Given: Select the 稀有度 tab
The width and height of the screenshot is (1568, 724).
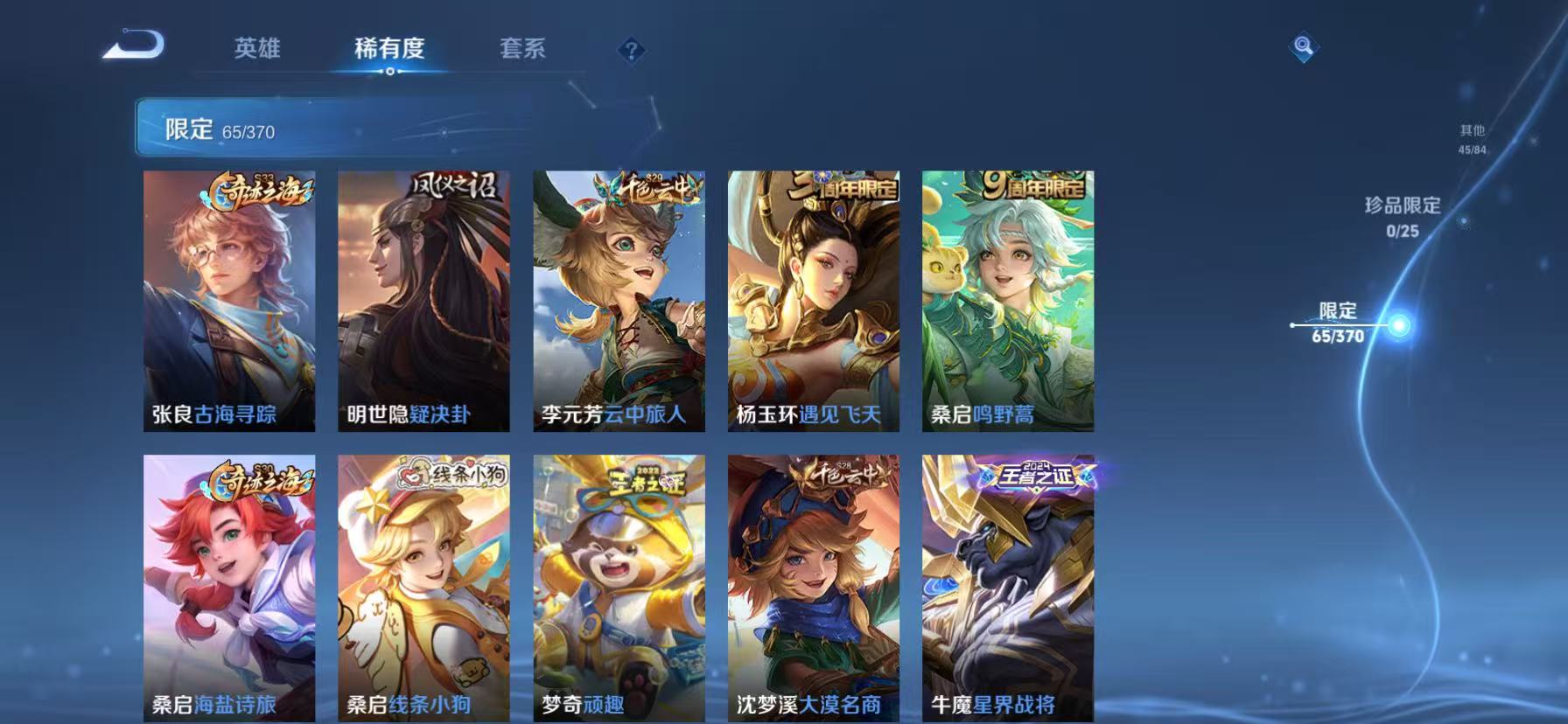Looking at the screenshot, I should [x=388, y=50].
